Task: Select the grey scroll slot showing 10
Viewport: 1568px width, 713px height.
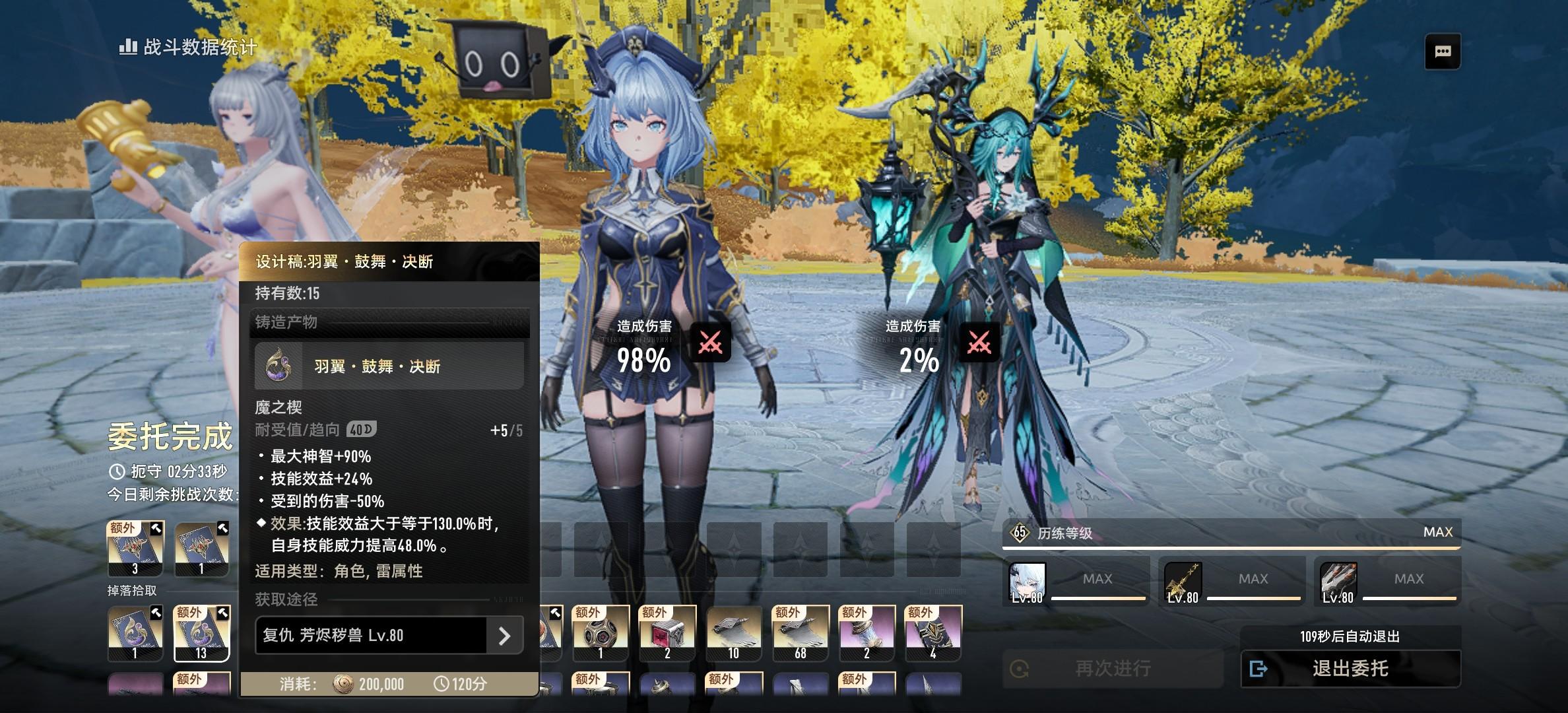Action: [734, 633]
